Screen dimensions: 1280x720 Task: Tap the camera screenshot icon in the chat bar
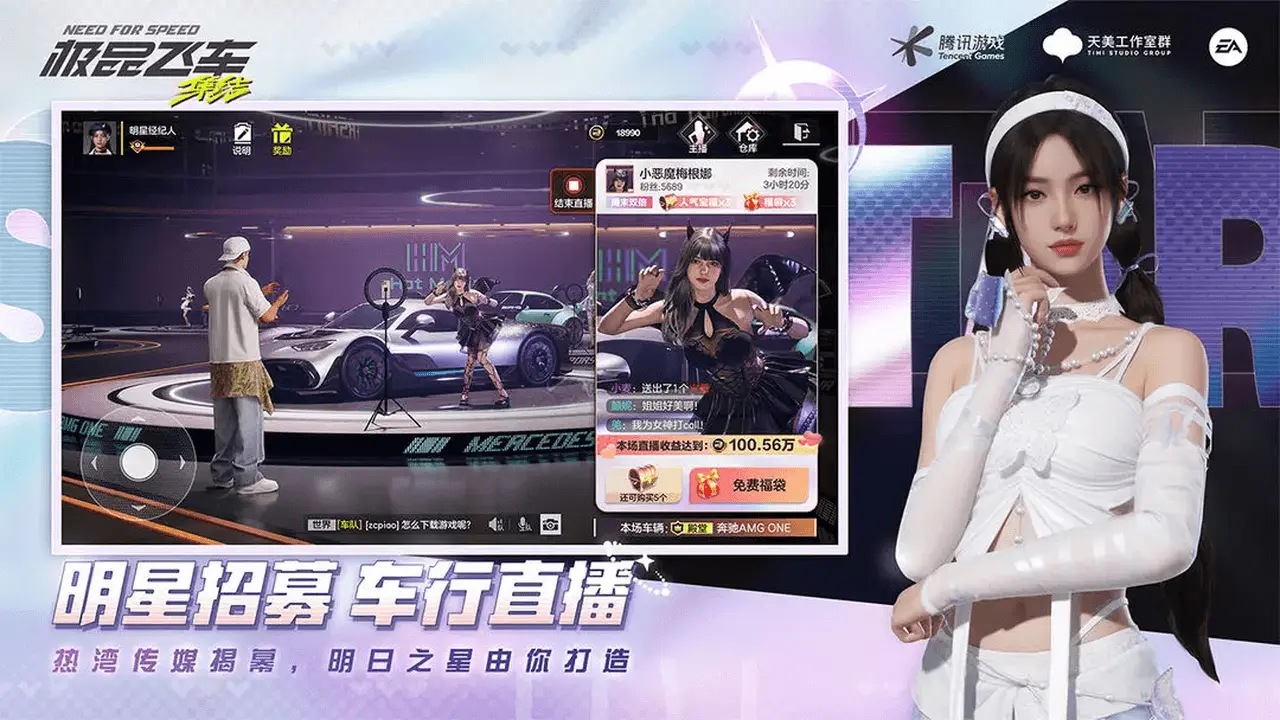(551, 524)
